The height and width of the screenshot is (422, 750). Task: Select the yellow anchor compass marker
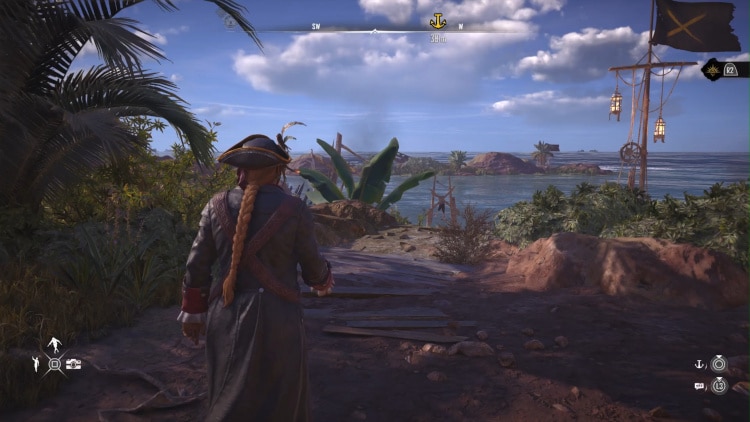coord(437,21)
